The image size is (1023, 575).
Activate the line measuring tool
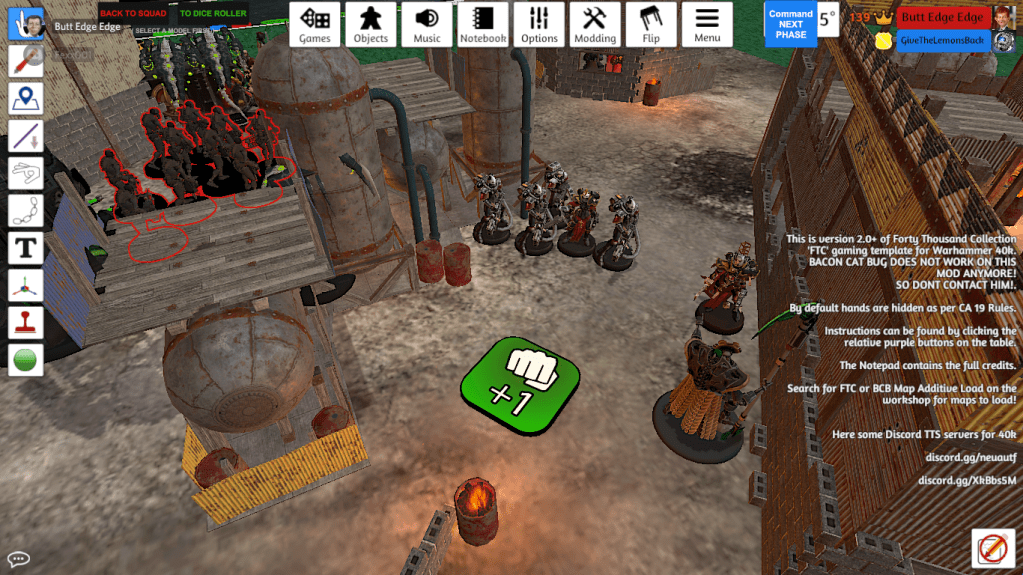click(25, 136)
